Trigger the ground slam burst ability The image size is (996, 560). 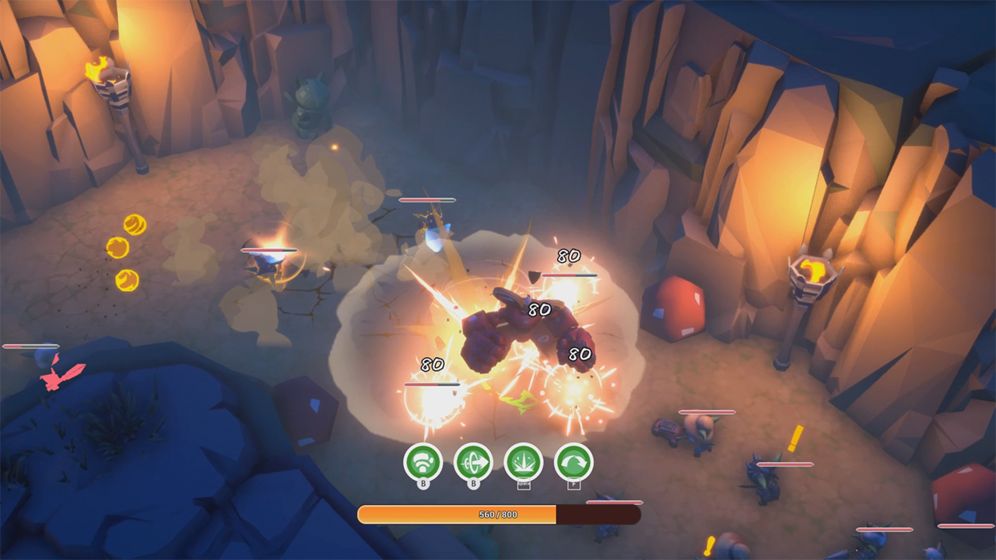point(524,463)
